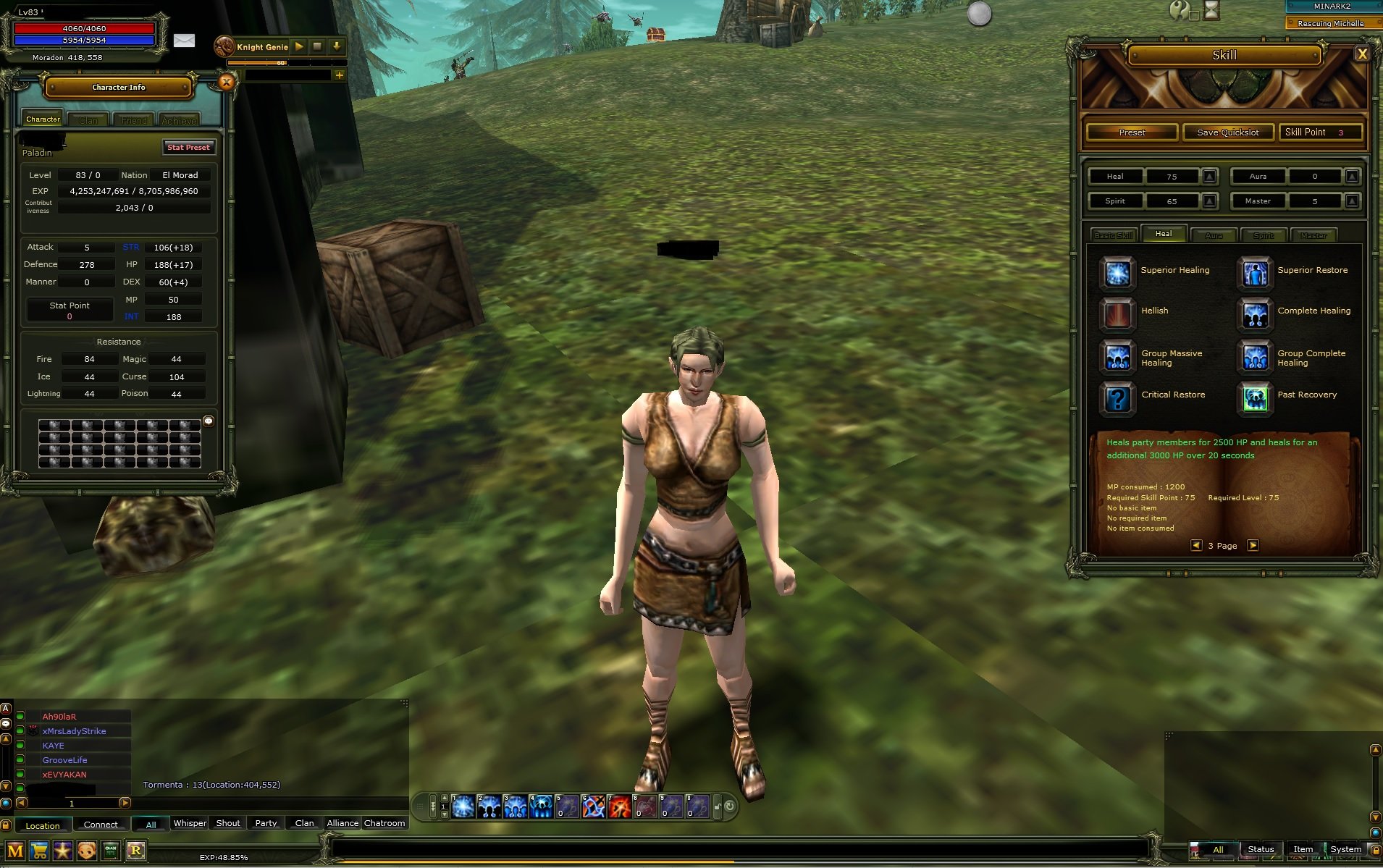Open the Critical Restore skill
Screen dimensions: 1383x868
click(1117, 398)
